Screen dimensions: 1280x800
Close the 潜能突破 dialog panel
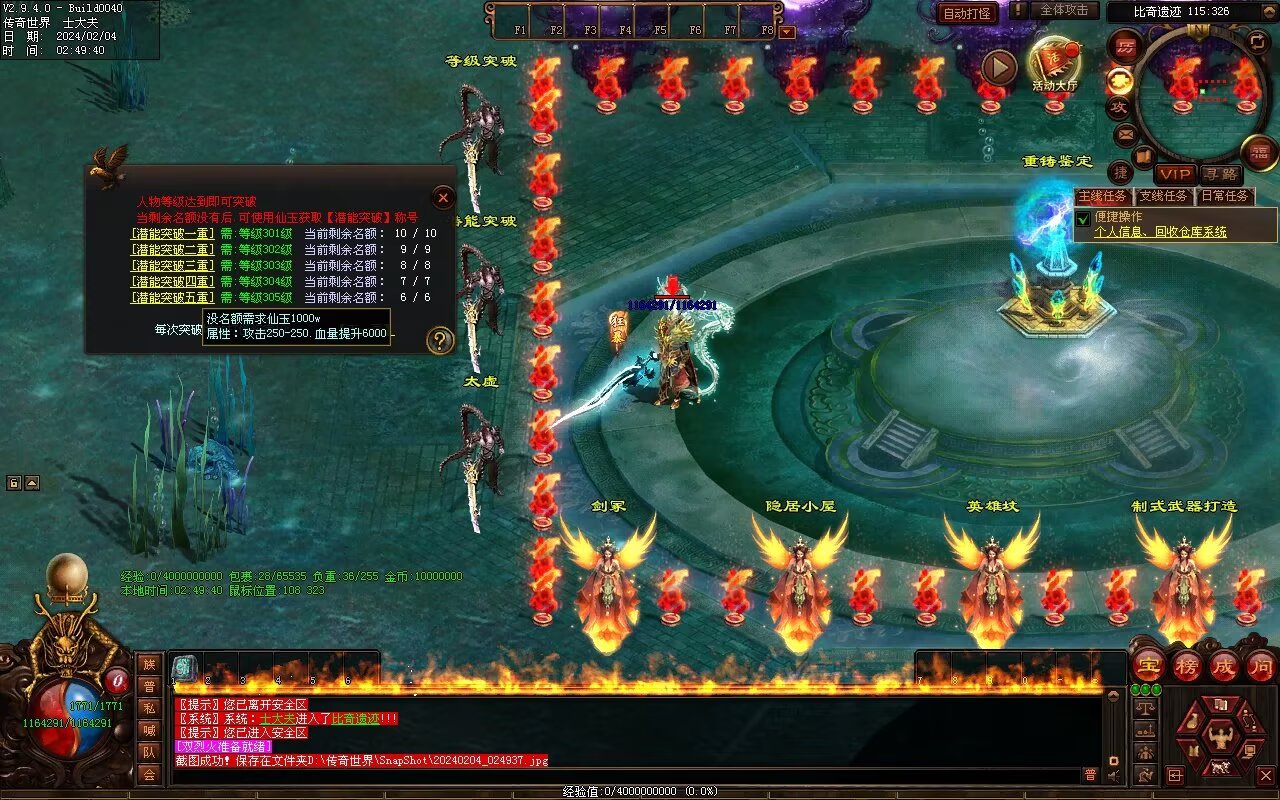coord(443,198)
